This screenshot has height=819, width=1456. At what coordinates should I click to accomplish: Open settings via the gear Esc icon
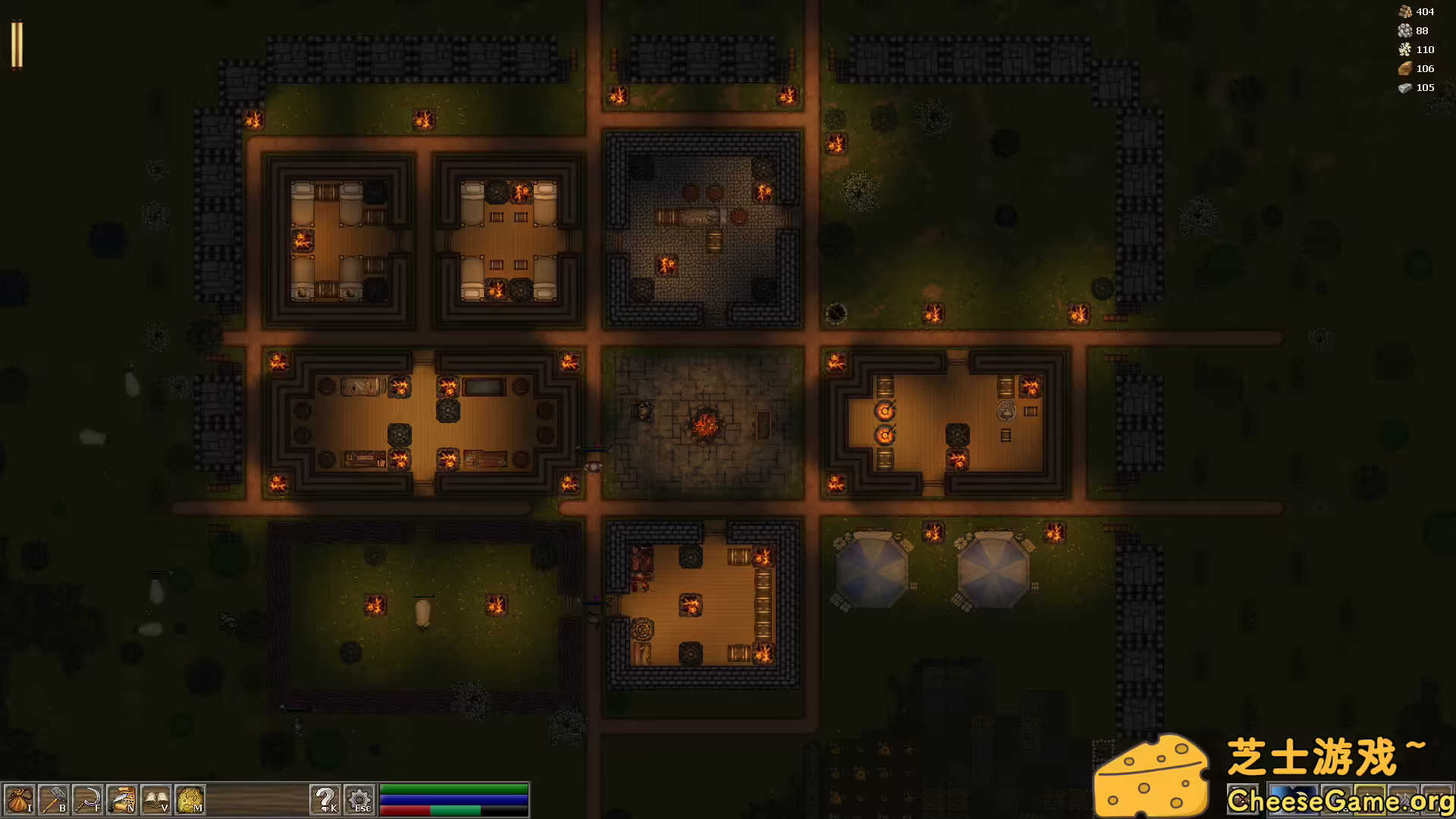(358, 799)
